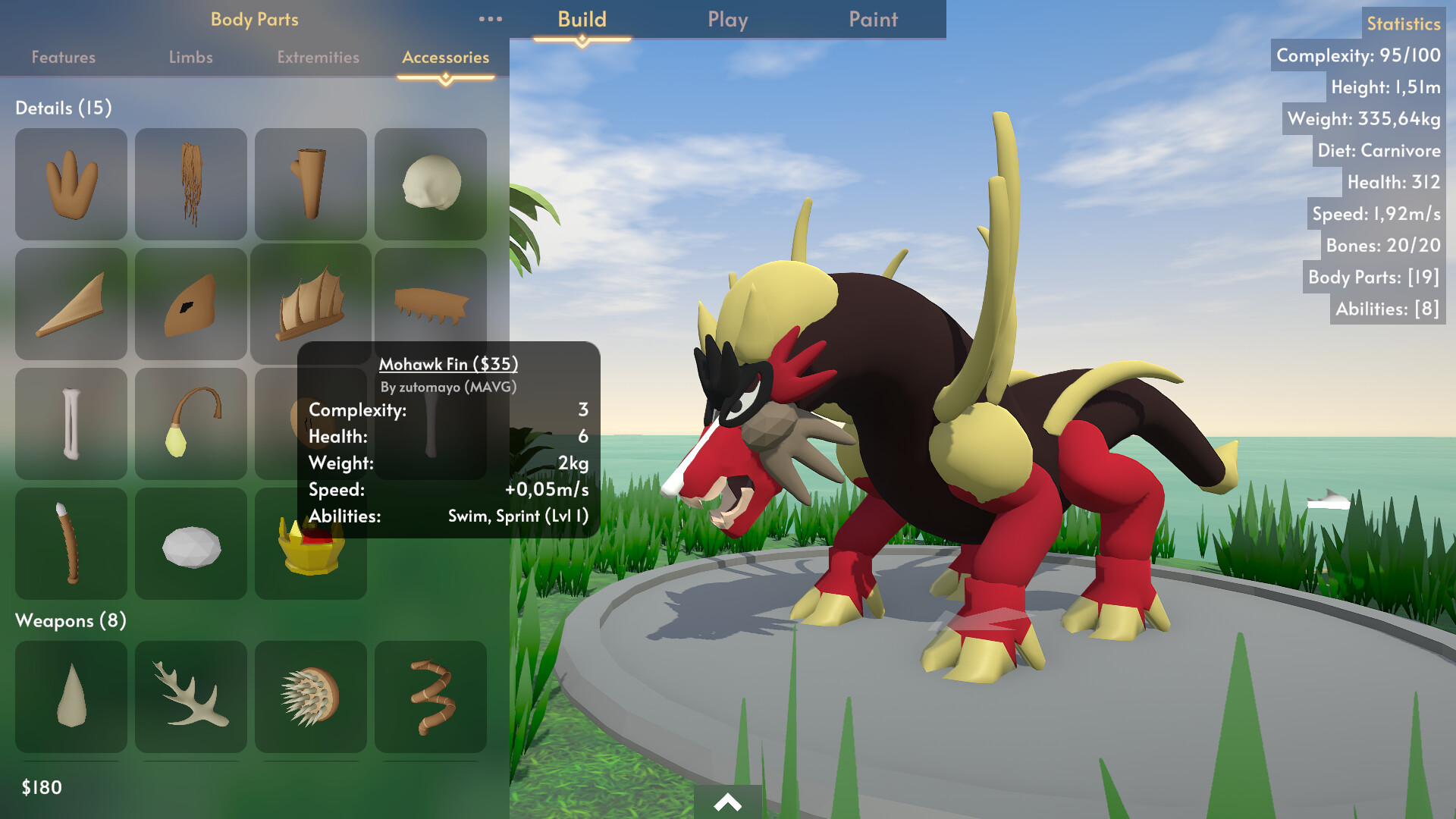The width and height of the screenshot is (1456, 819).
Task: Switch to the Play tab
Action: pyautogui.click(x=726, y=20)
